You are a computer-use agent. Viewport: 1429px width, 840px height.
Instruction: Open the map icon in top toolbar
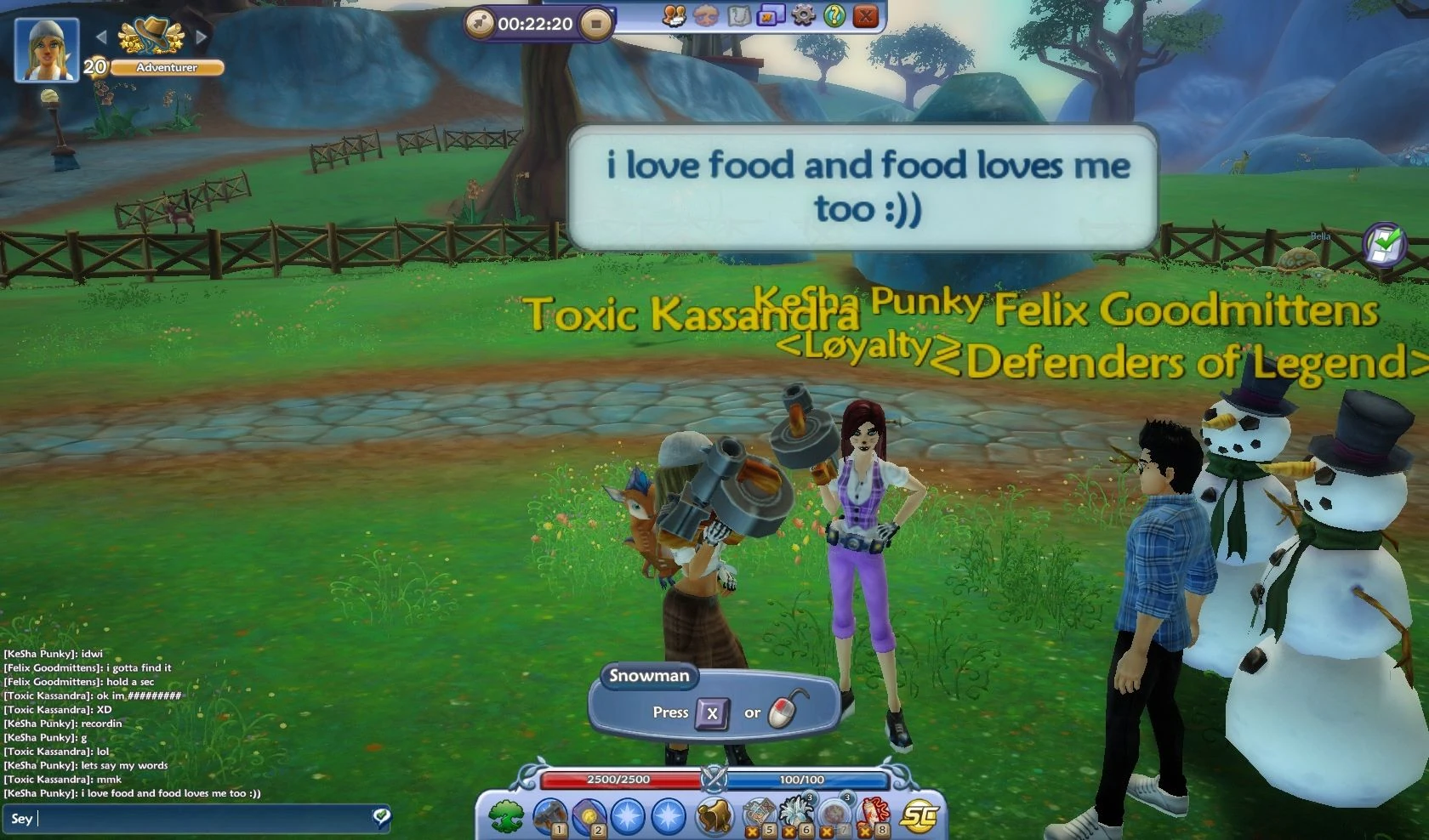(738, 16)
